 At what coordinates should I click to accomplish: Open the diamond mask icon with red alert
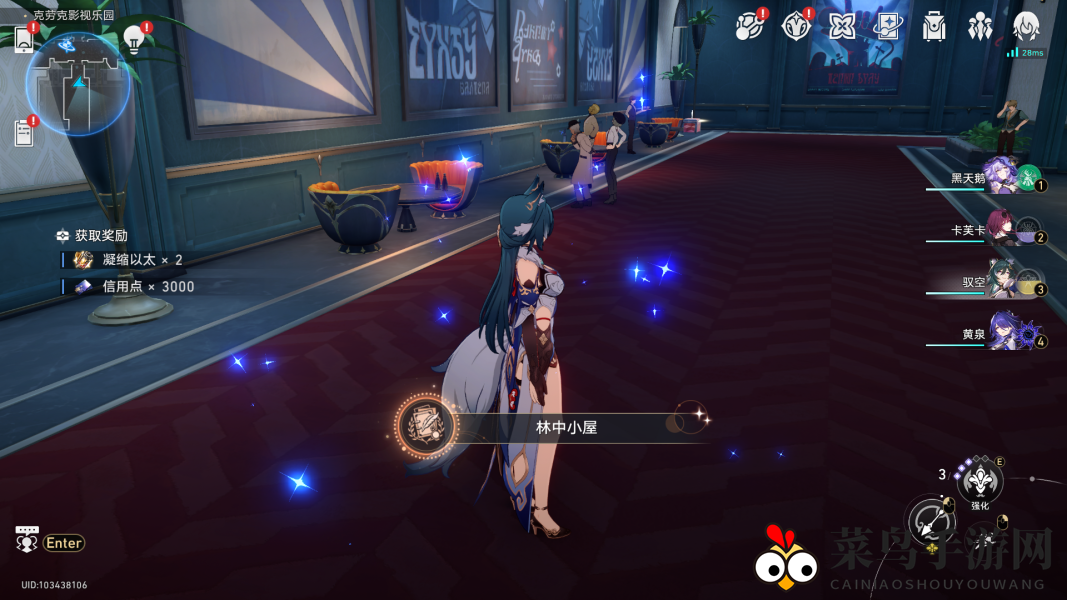[796, 26]
